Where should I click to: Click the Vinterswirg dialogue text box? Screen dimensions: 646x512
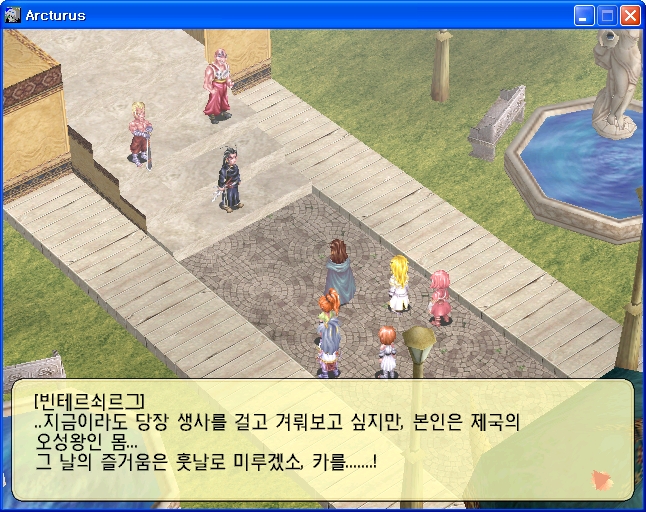coord(322,439)
